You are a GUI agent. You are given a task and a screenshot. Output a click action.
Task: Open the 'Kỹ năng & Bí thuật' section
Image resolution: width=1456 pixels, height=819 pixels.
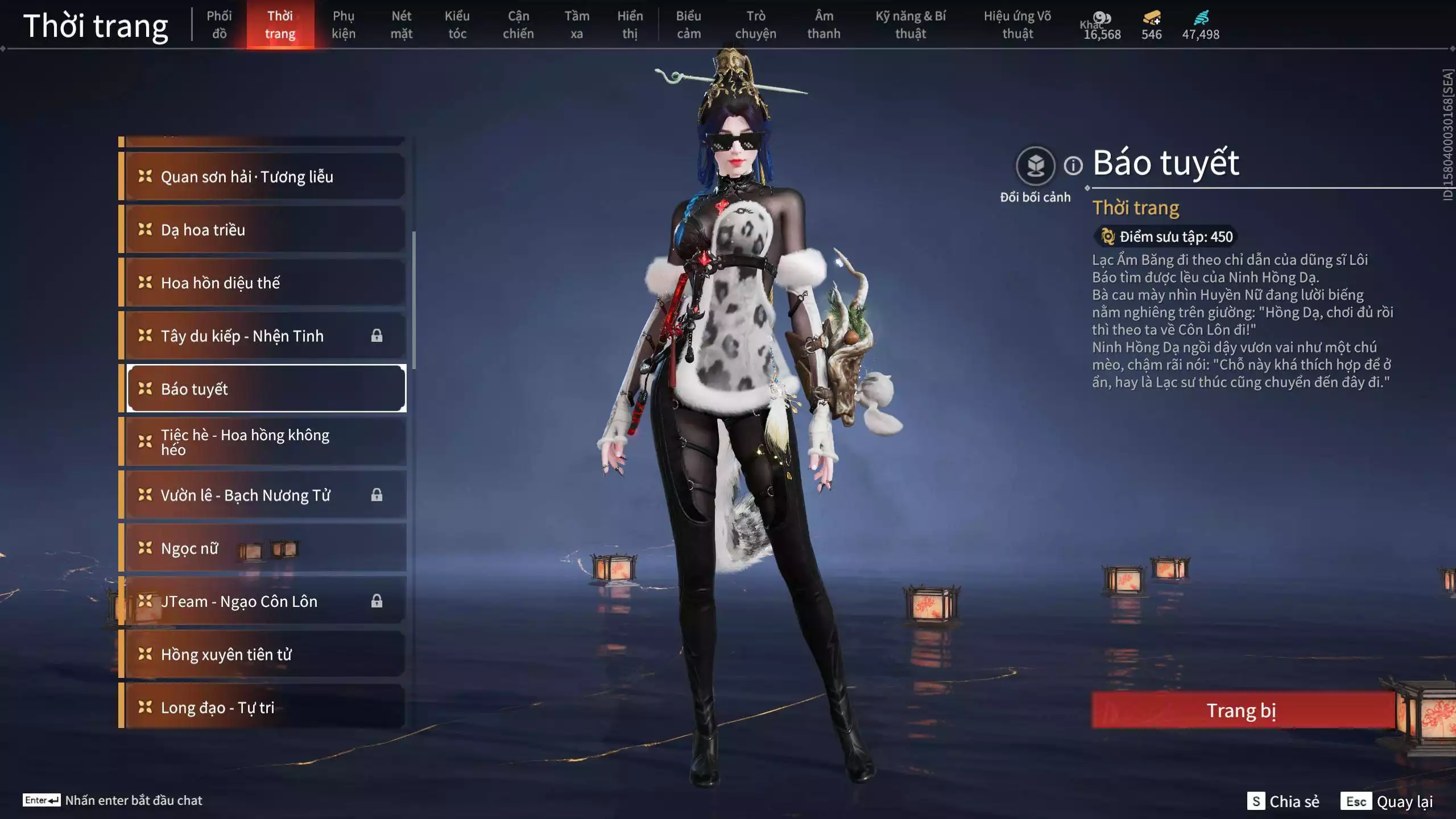[911, 24]
